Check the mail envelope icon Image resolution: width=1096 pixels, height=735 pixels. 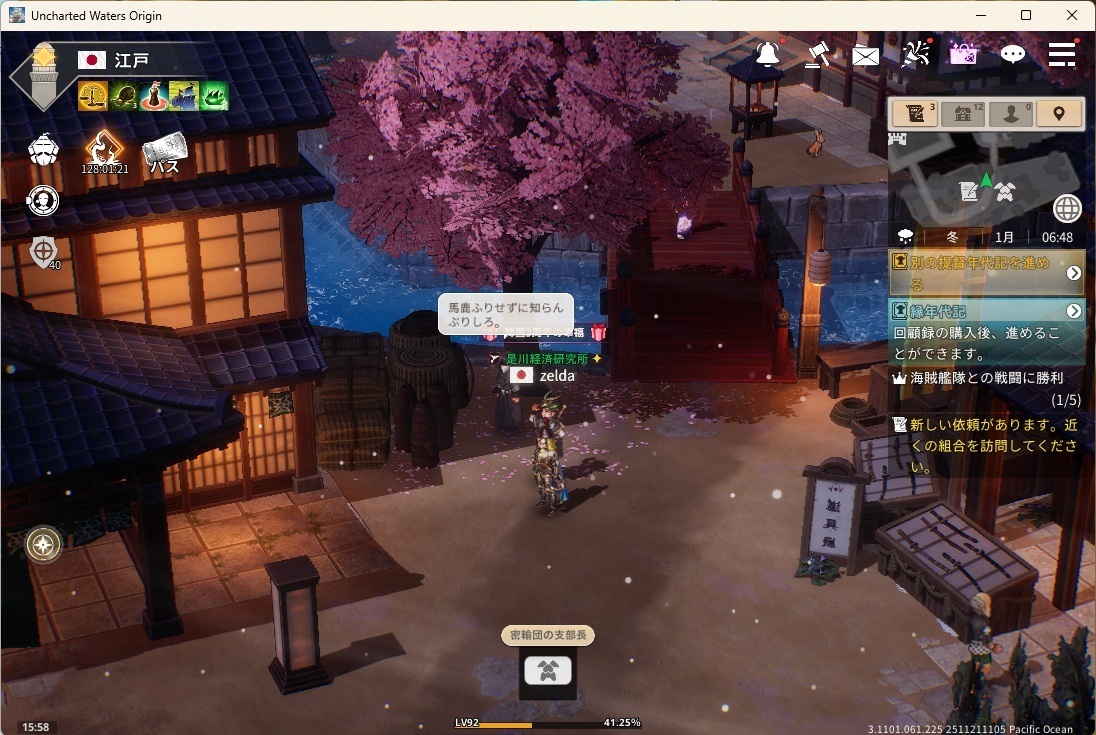tap(866, 56)
